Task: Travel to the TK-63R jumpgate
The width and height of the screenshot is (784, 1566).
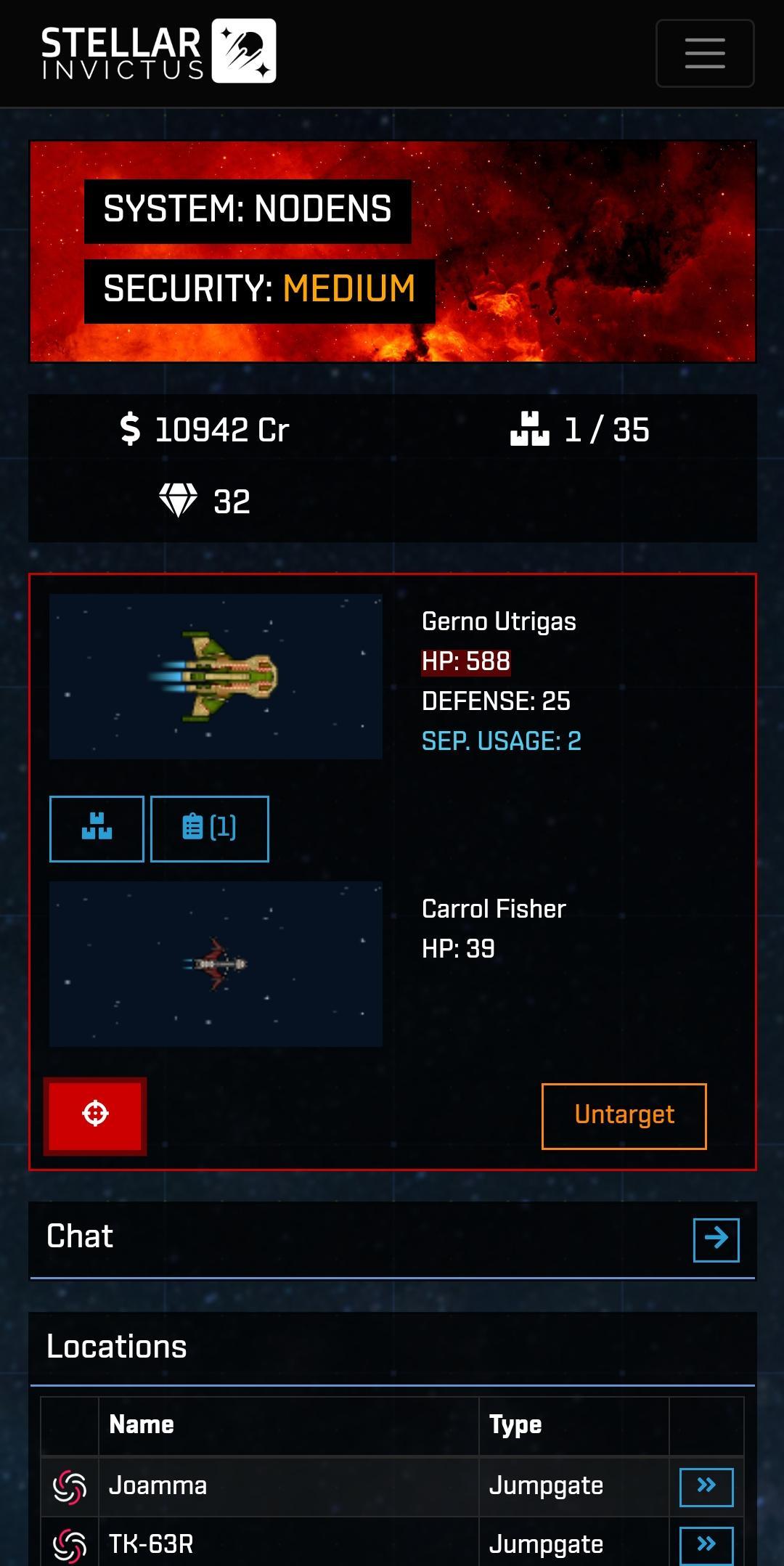Action: point(706,1544)
